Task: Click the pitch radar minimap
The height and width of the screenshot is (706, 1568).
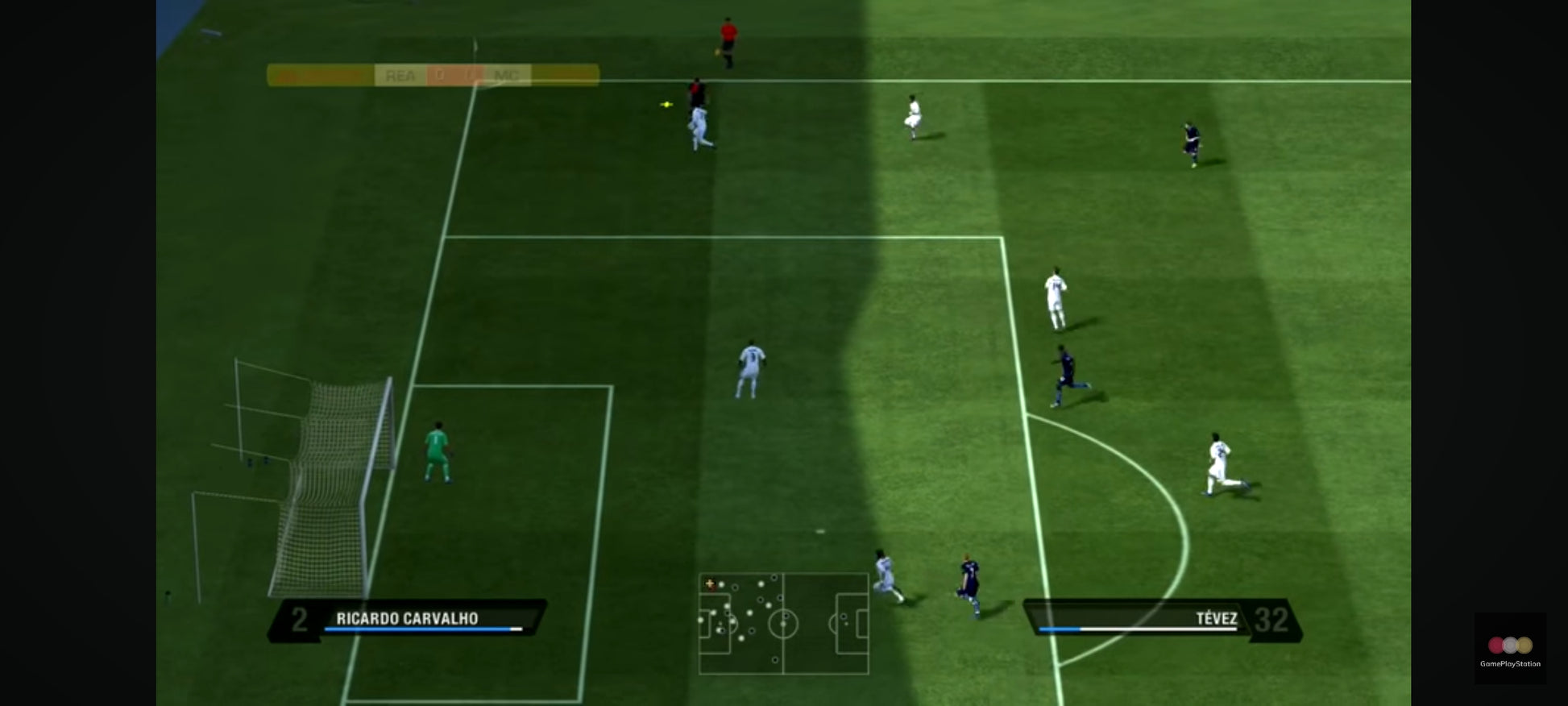Action: pyautogui.click(x=783, y=623)
